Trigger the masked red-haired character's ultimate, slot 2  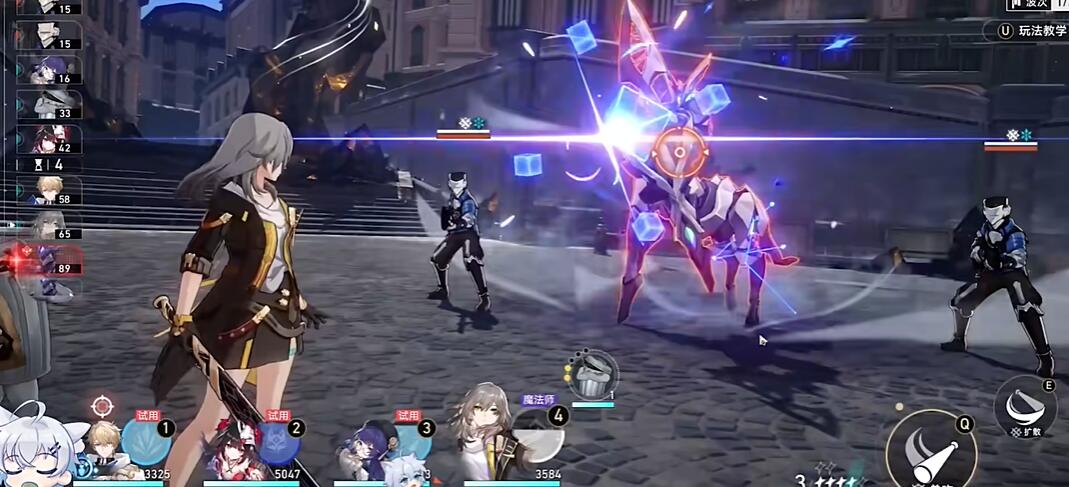[276, 441]
